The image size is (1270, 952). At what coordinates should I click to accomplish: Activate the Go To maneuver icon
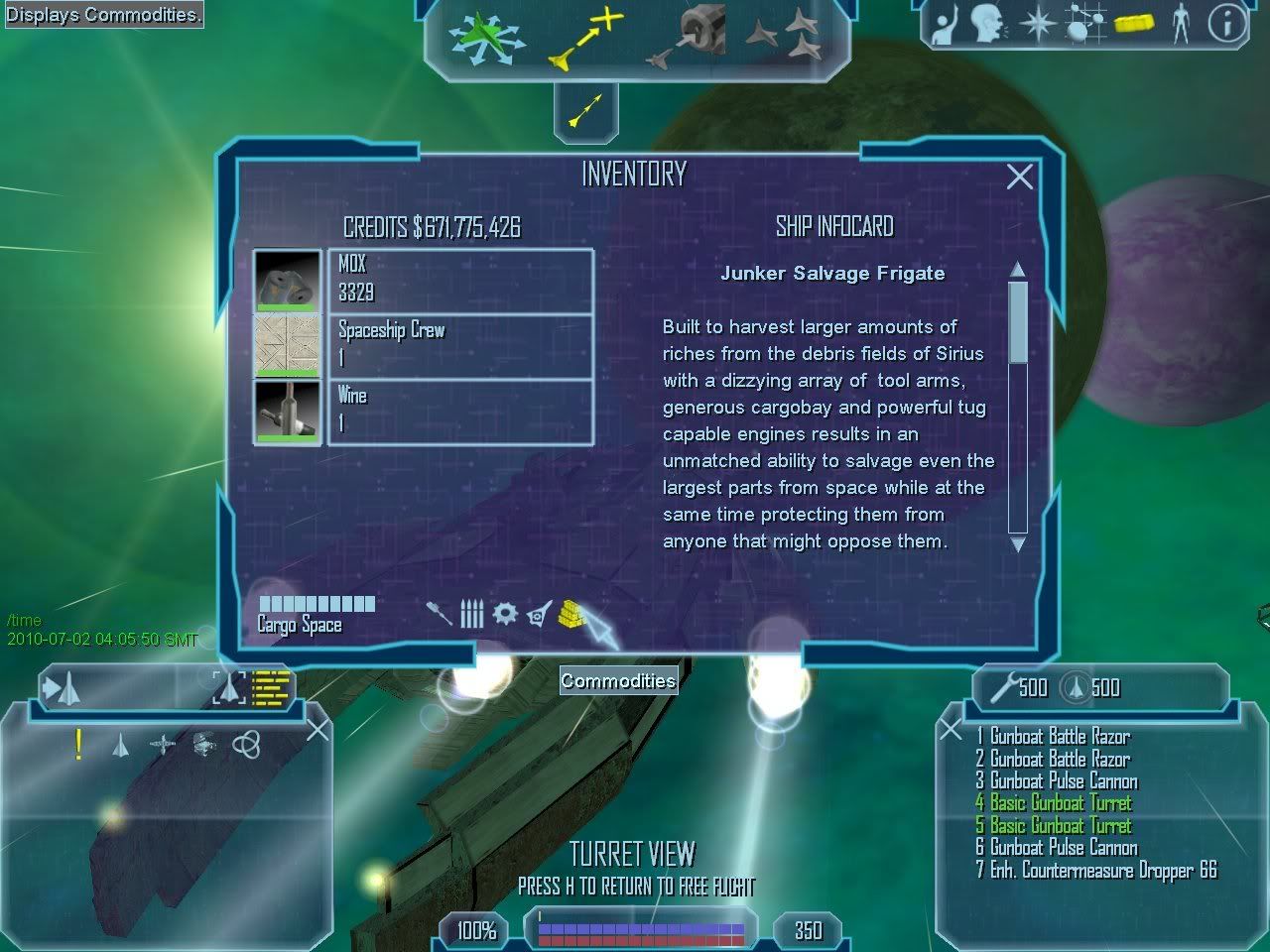click(585, 40)
